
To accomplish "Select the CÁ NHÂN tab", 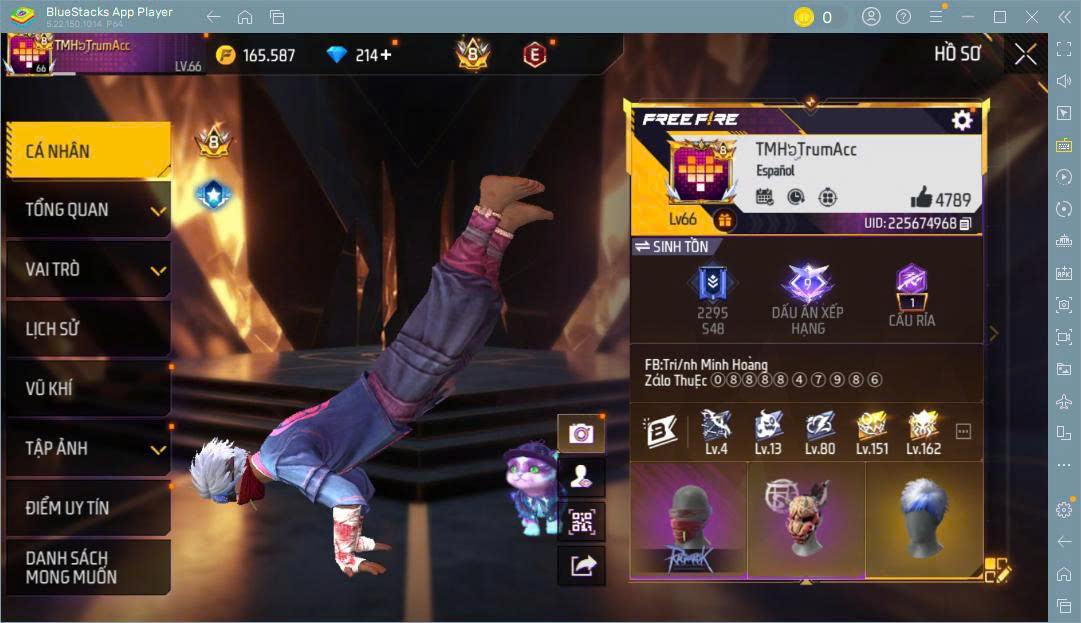I will 88,151.
